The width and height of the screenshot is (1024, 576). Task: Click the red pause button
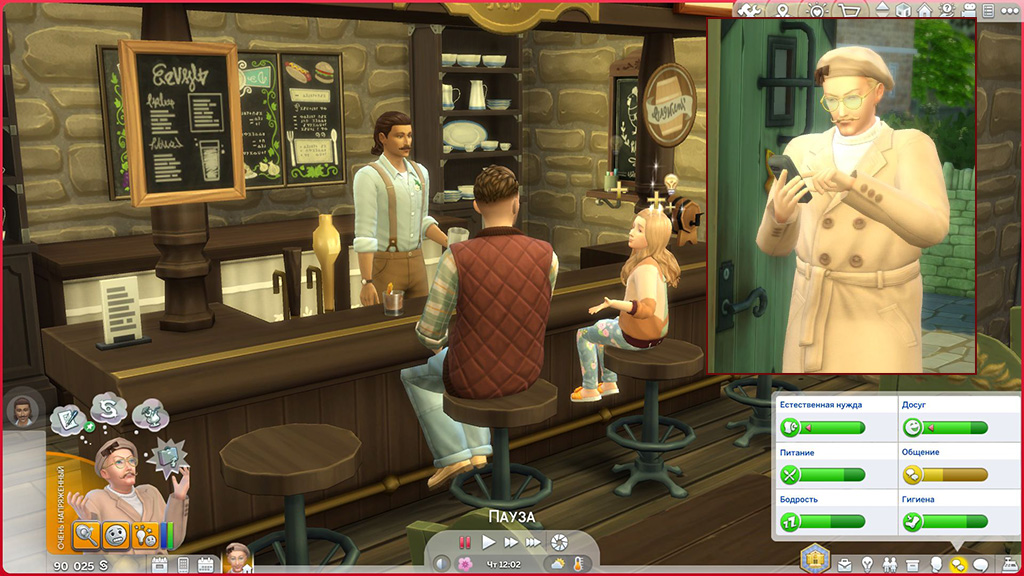click(465, 542)
